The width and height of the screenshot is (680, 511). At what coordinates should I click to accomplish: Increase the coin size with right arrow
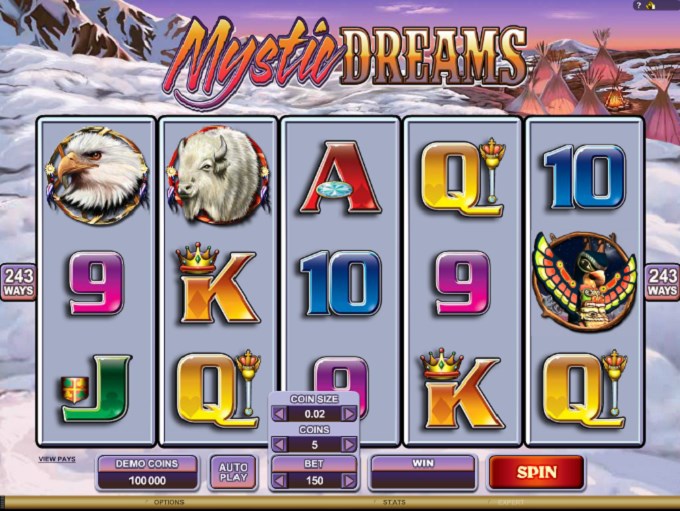[x=349, y=413]
